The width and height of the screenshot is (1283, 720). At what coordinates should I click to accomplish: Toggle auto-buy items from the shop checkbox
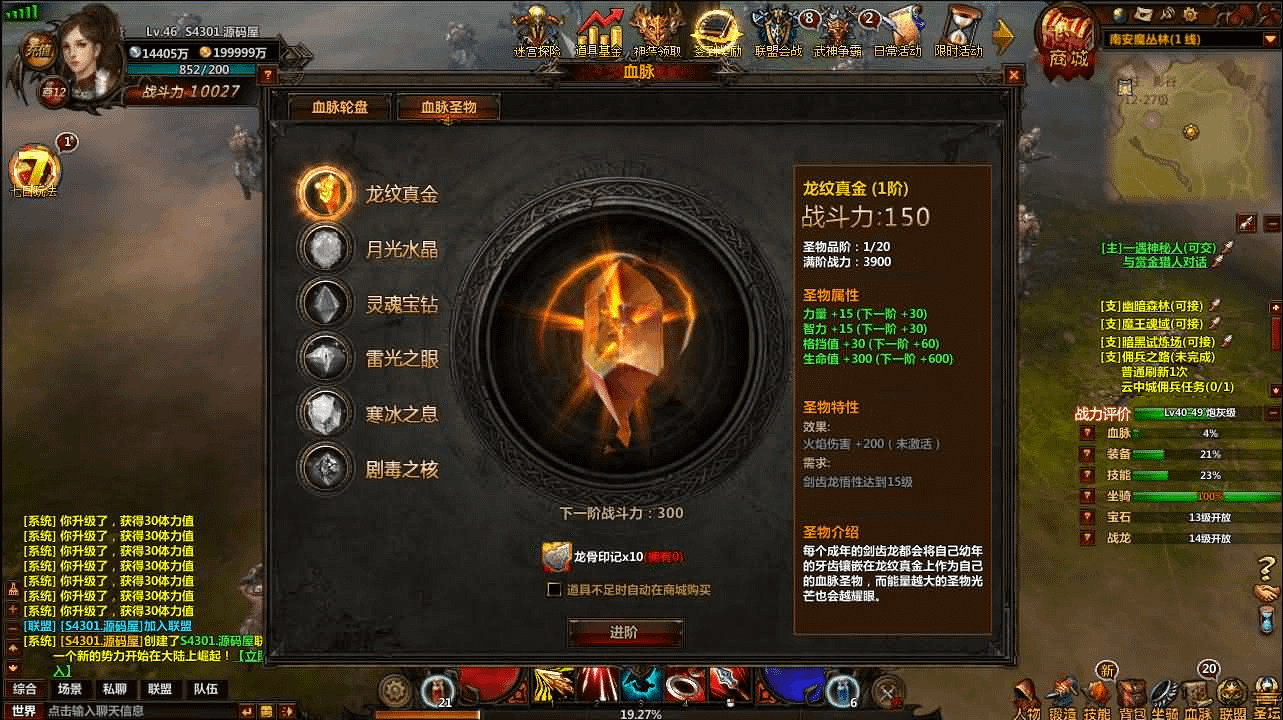554,589
